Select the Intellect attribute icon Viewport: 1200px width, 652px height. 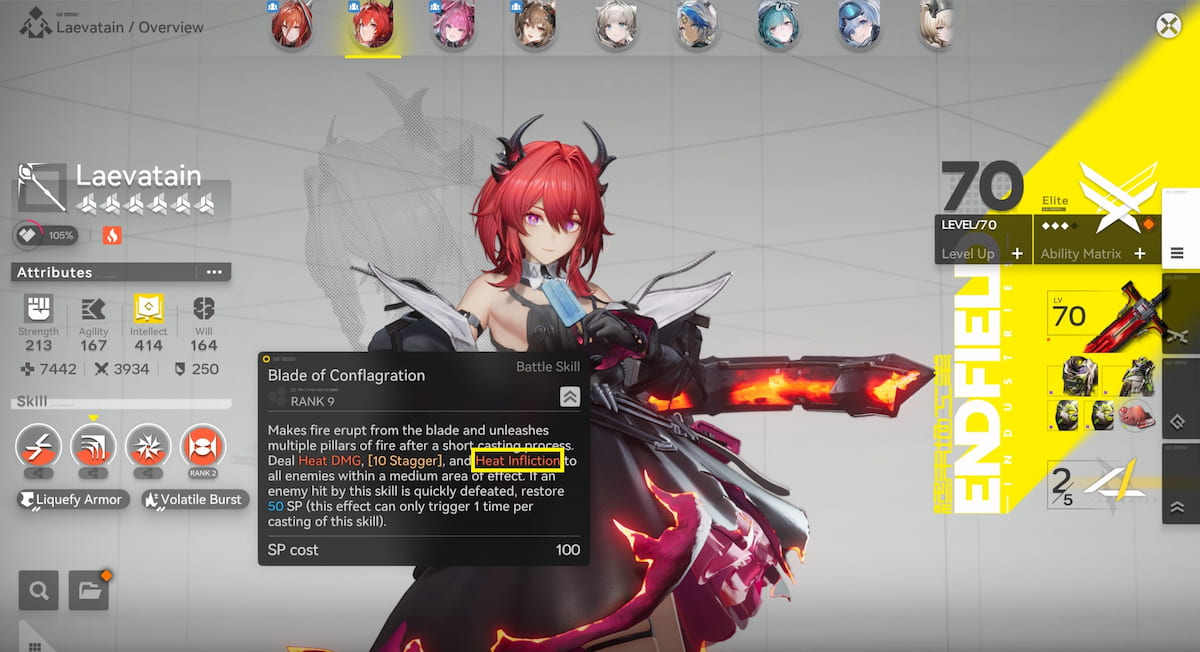[x=148, y=310]
